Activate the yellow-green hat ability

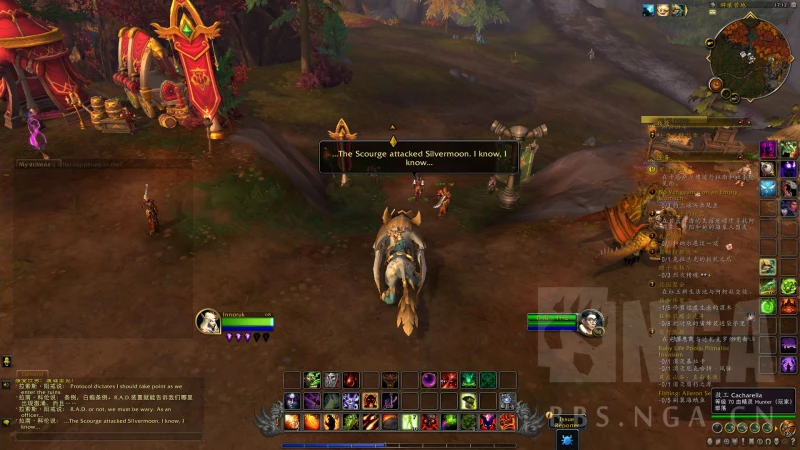pos(468,401)
